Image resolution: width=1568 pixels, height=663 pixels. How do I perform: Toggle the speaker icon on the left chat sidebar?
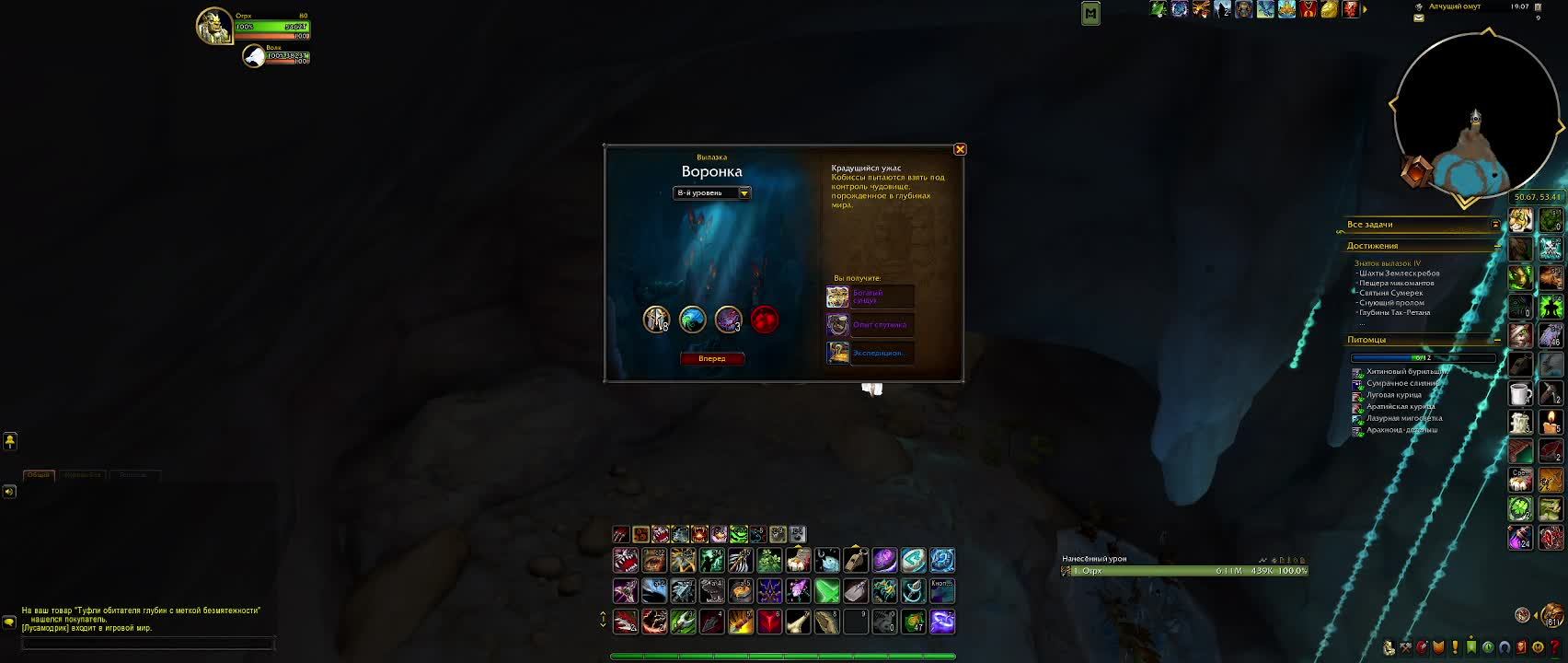tap(9, 492)
